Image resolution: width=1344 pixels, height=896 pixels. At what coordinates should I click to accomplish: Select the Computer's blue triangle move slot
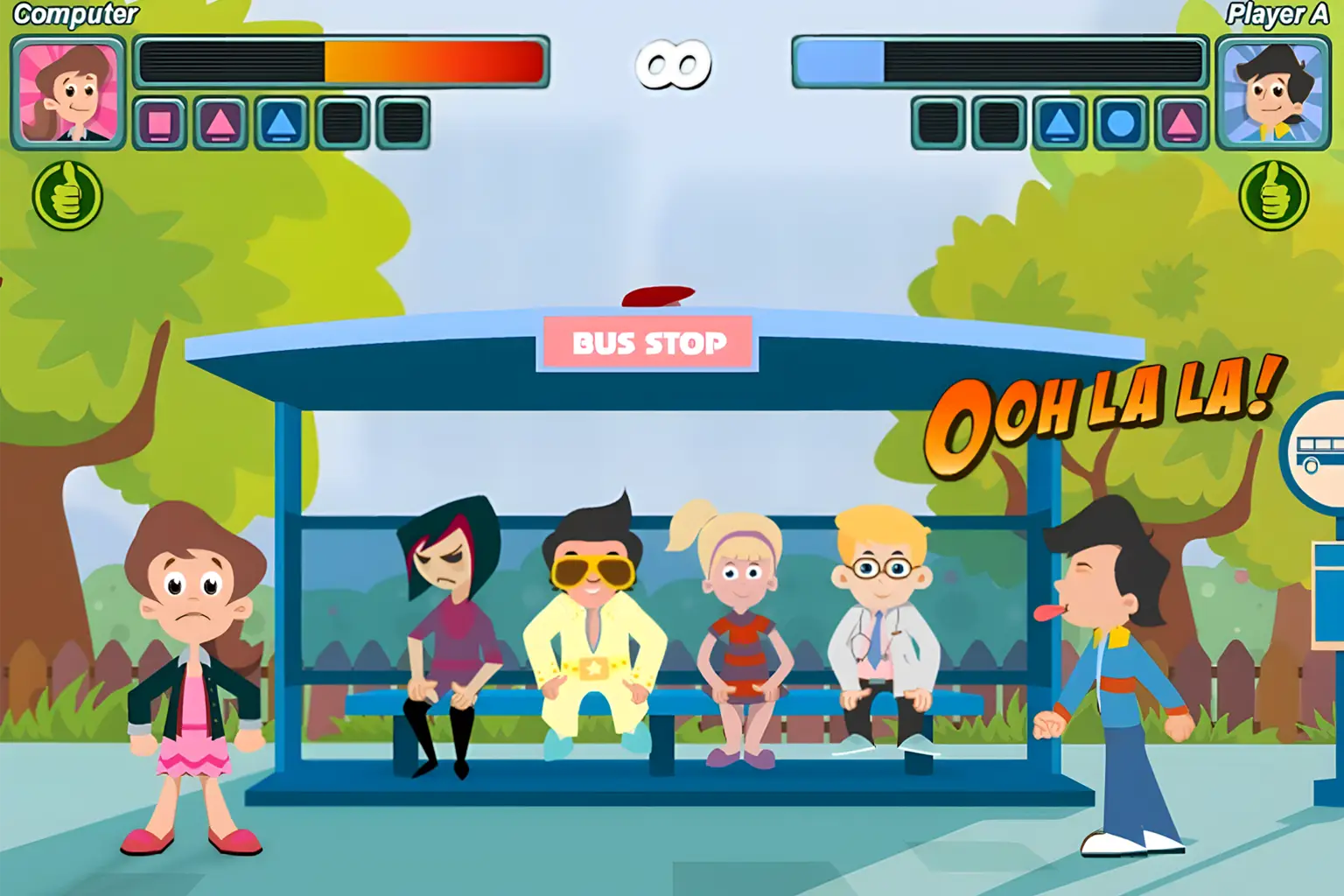coord(281,123)
